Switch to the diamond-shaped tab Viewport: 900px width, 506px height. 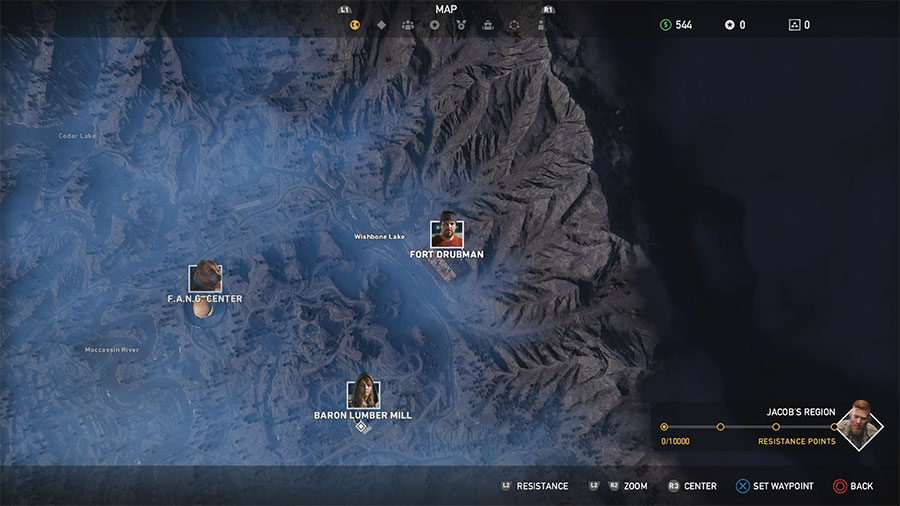tap(381, 25)
